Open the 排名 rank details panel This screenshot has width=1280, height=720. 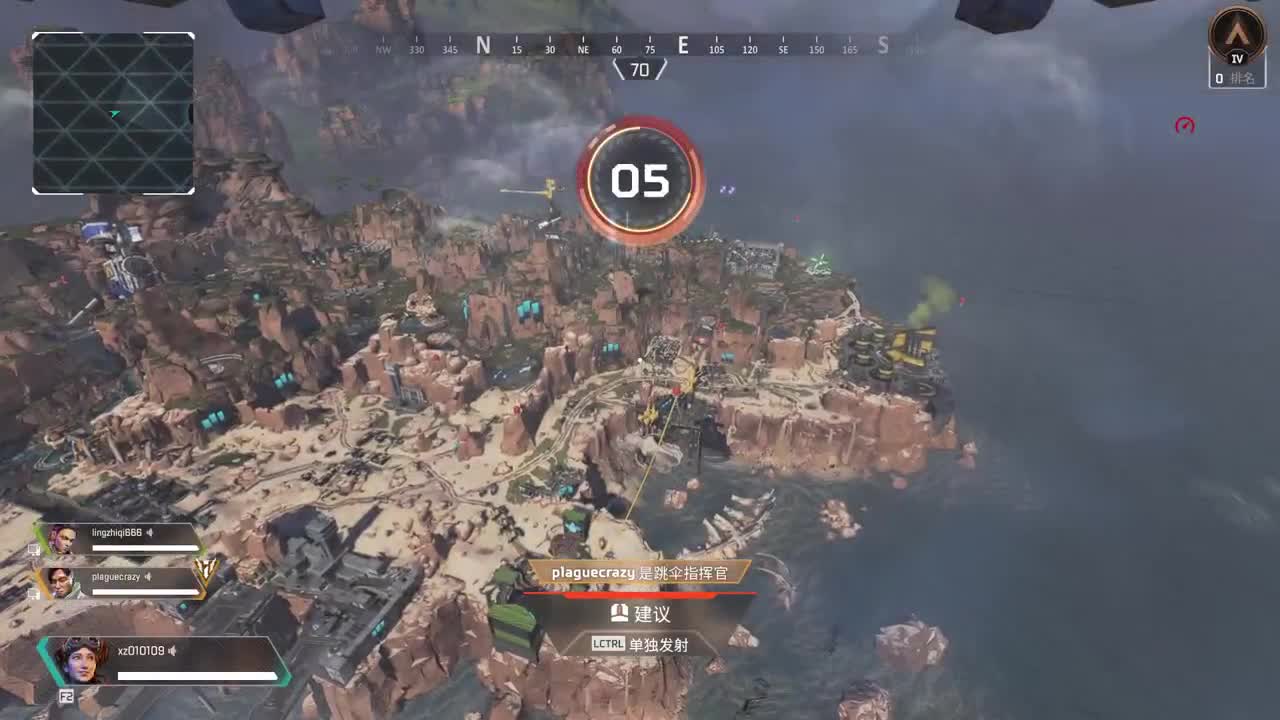[x=1246, y=77]
